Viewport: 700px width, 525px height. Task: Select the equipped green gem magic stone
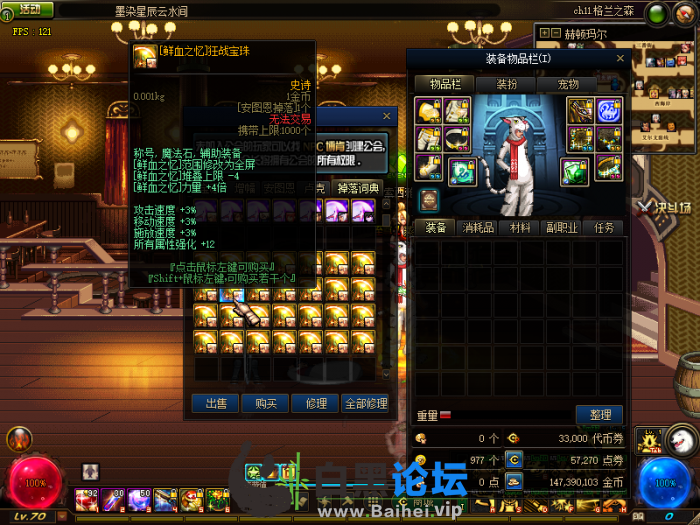coord(574,171)
